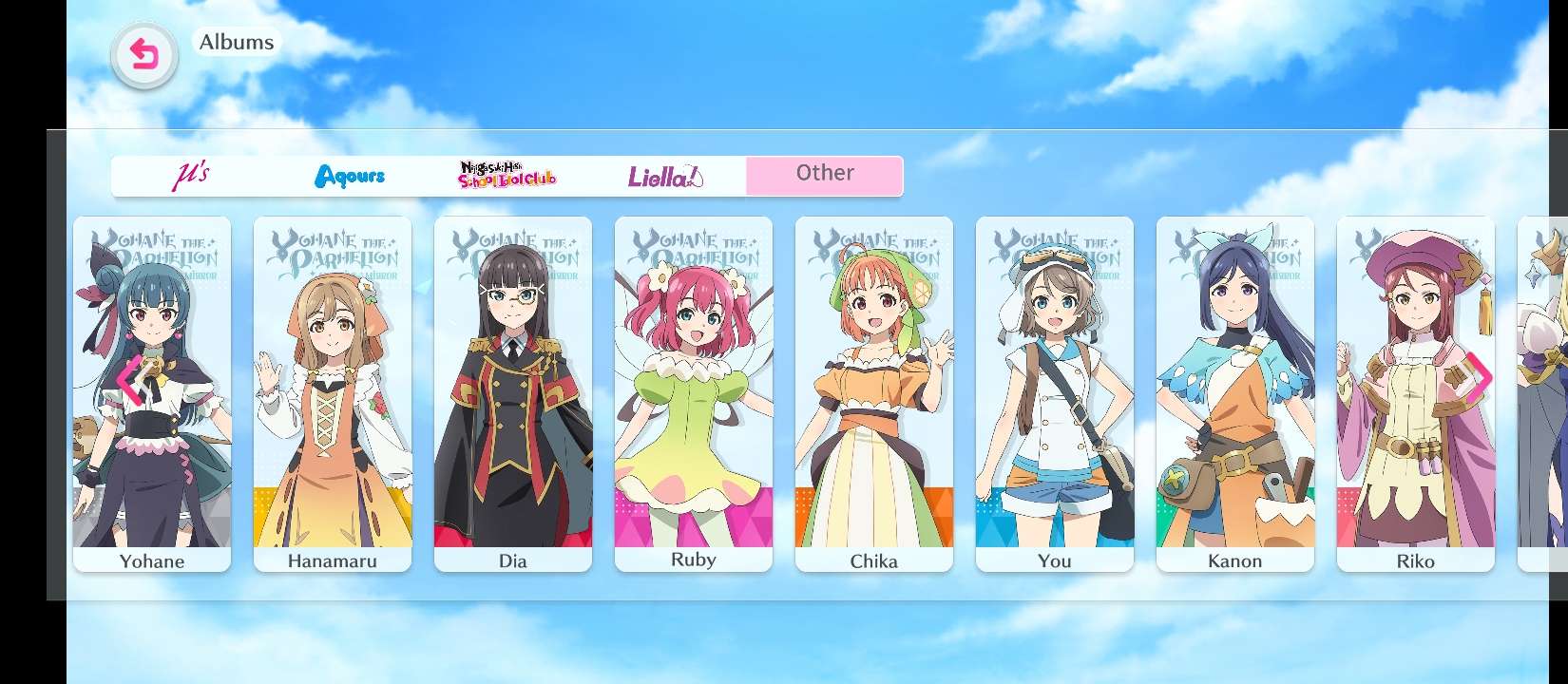Screen dimensions: 1568x684
Task: Open the Aqours tab
Action: [350, 176]
